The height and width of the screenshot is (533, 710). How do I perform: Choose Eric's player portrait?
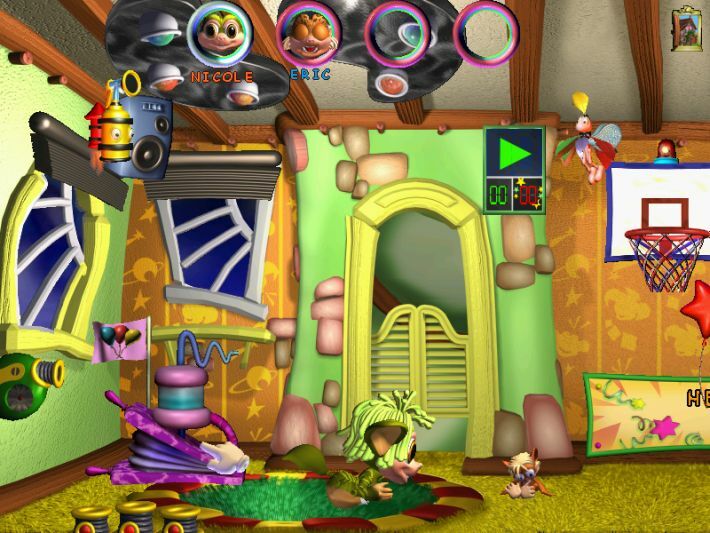pos(306,35)
